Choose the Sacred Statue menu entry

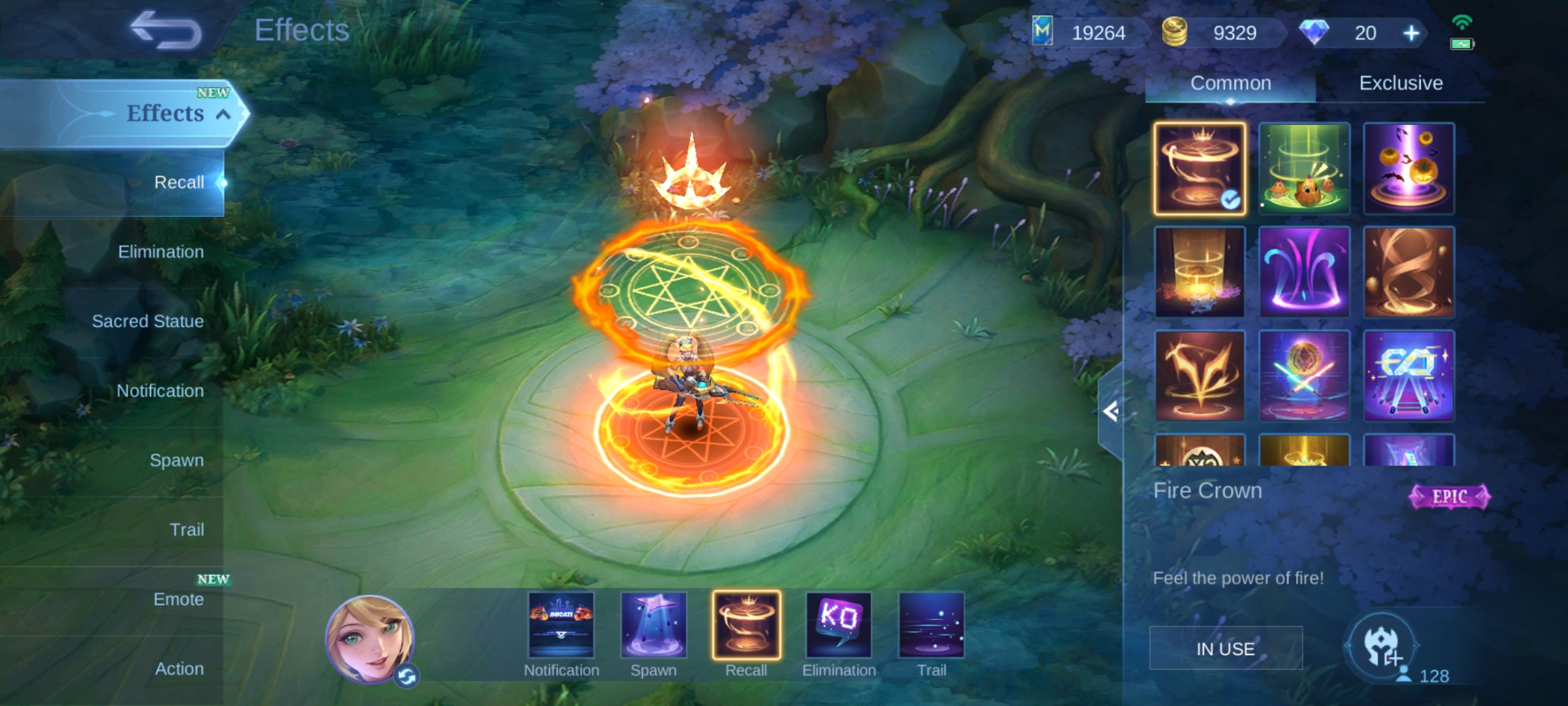pyautogui.click(x=148, y=322)
